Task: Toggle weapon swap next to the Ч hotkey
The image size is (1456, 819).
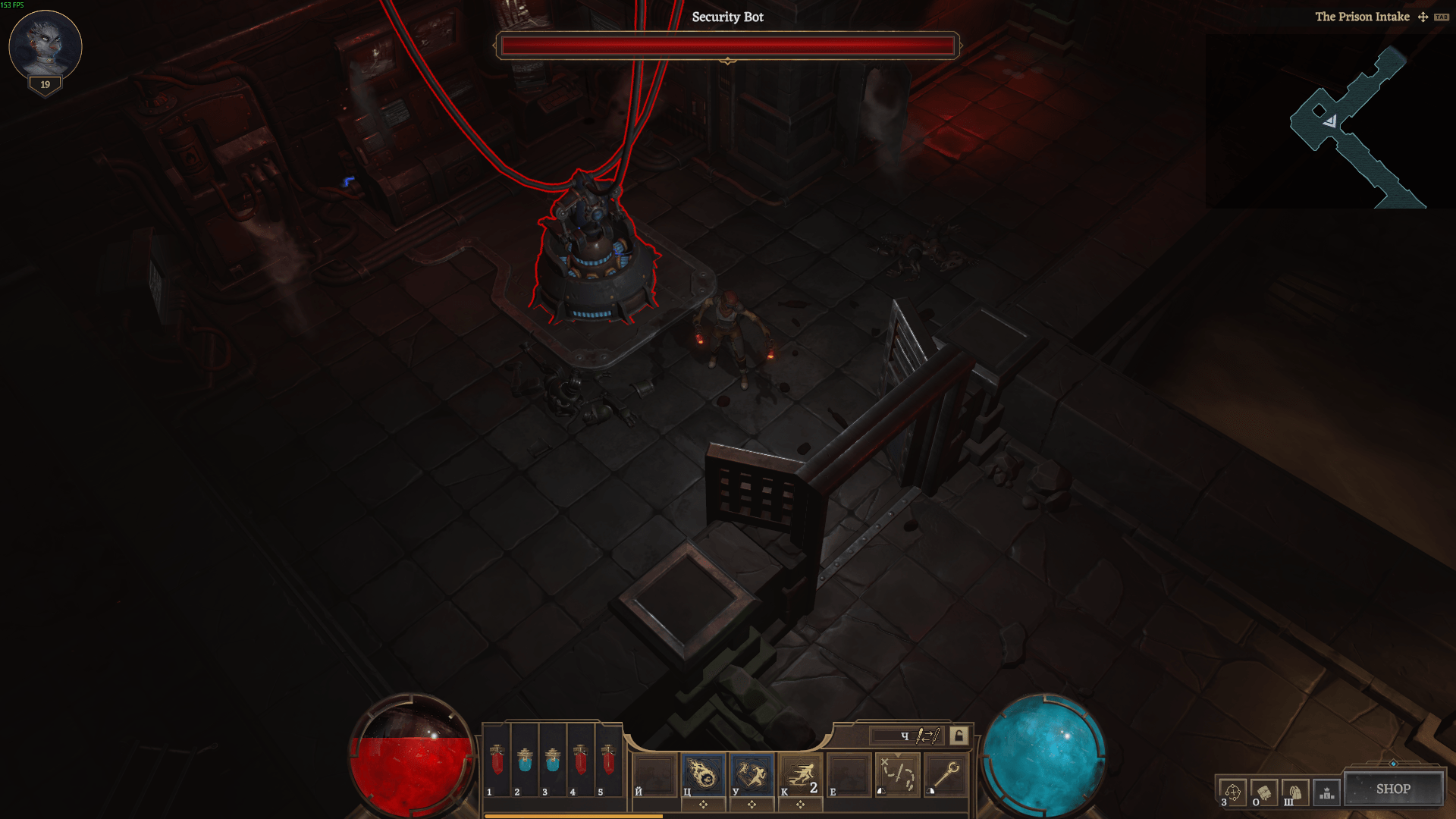Action: (x=928, y=736)
